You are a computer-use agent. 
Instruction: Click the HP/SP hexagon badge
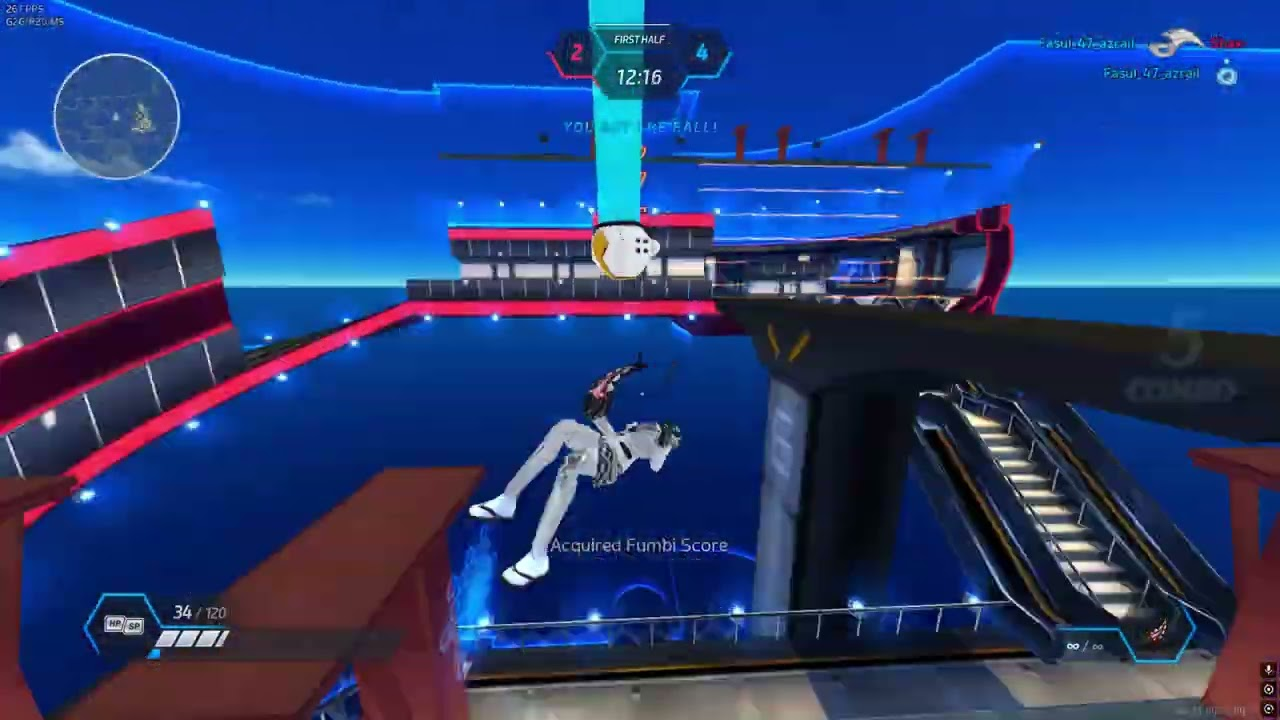click(124, 625)
